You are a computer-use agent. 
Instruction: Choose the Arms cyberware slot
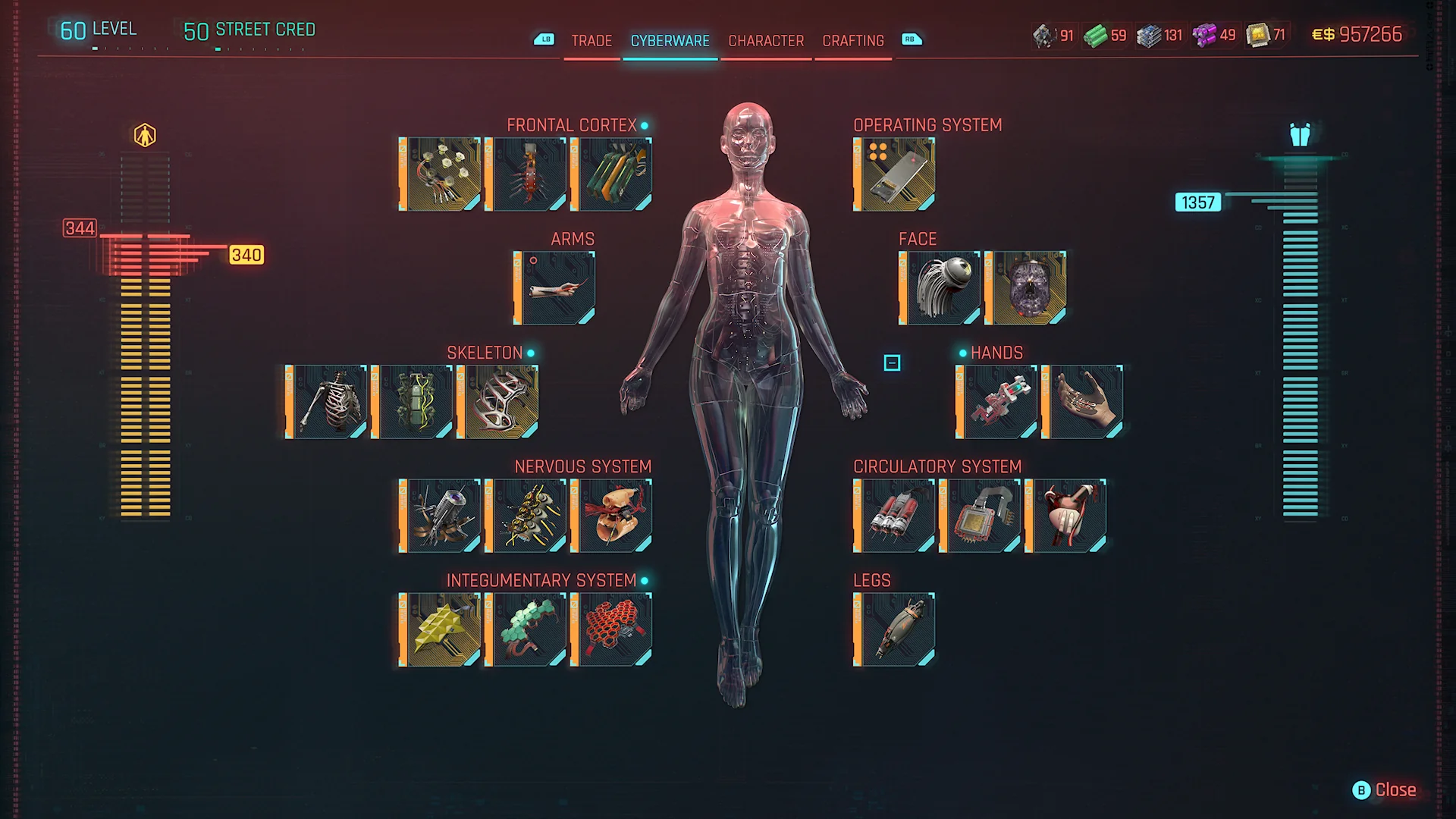[555, 288]
